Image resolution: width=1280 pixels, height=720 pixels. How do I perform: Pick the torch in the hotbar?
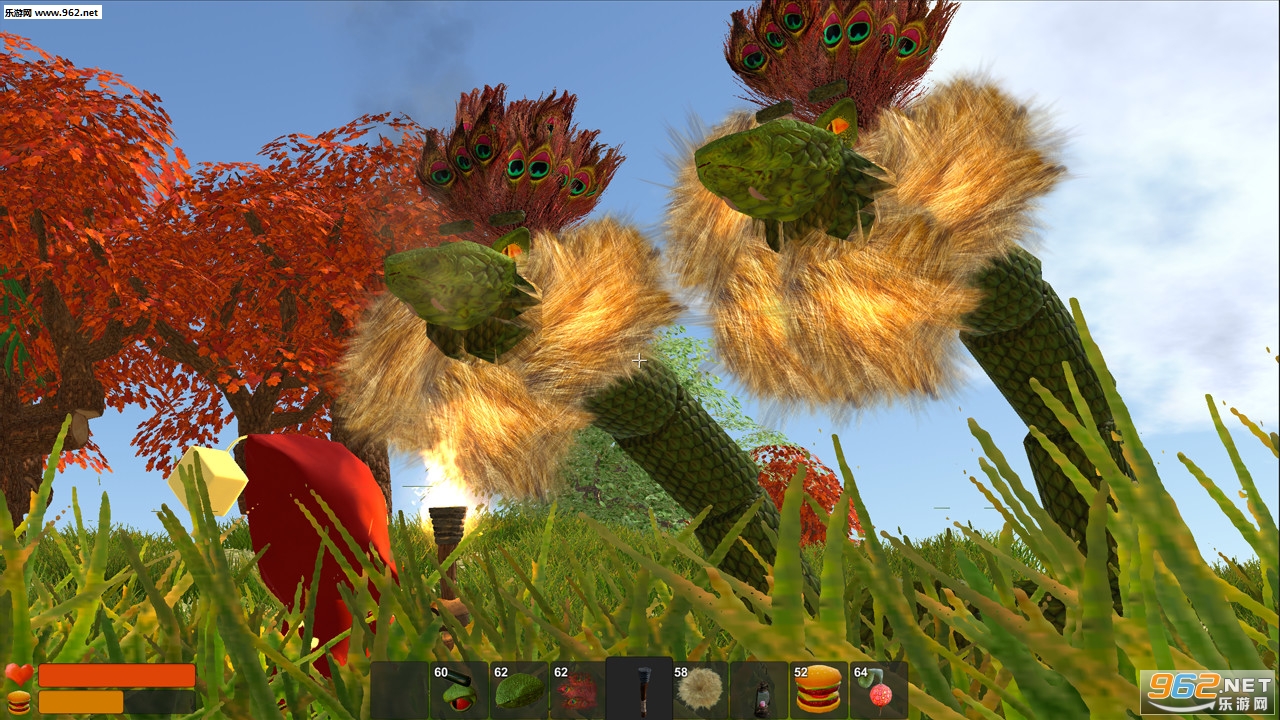pyautogui.click(x=639, y=690)
